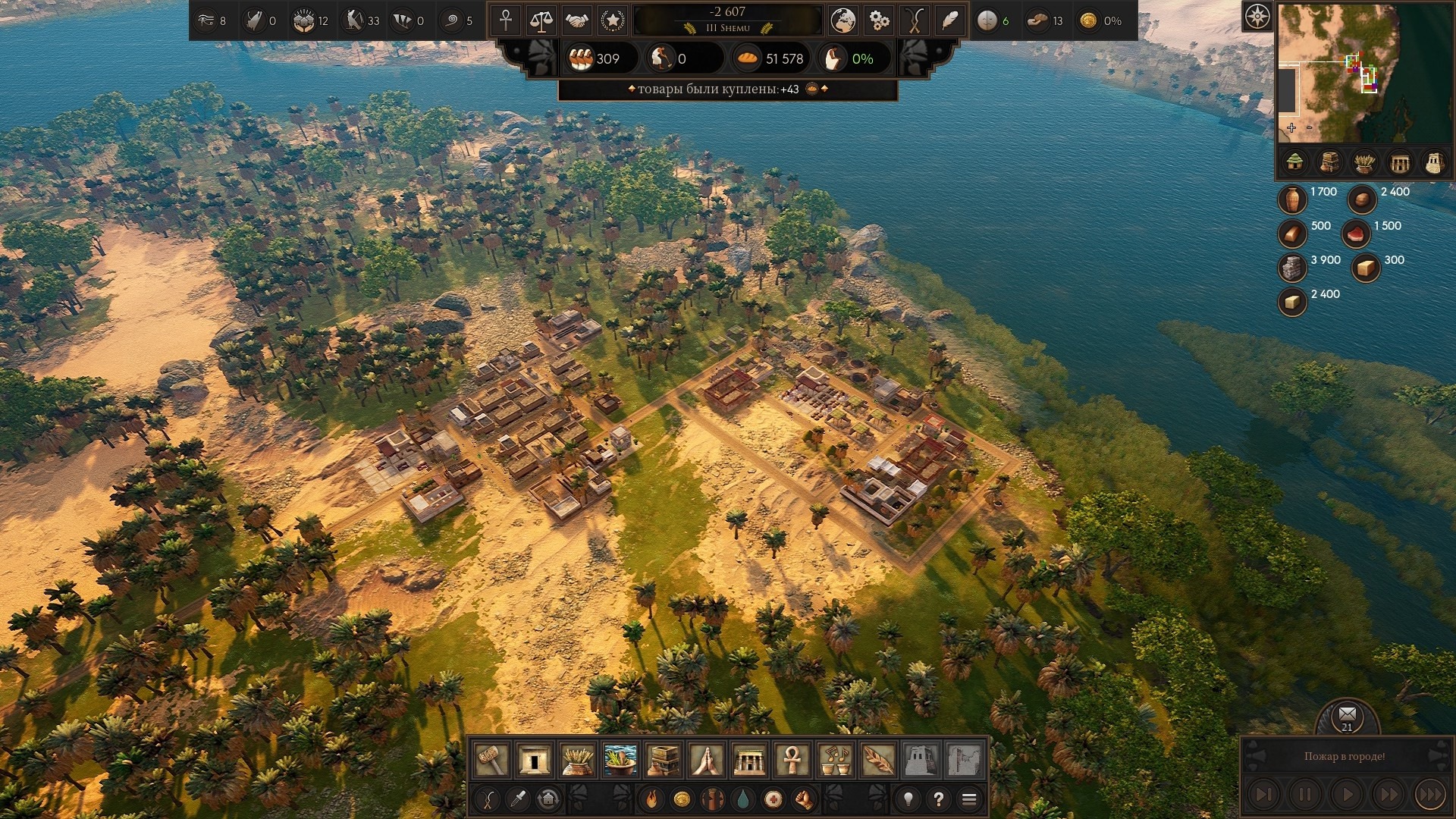This screenshot has height=819, width=1456.
Task: Open the wheat pot farming build category
Action: 577,760
